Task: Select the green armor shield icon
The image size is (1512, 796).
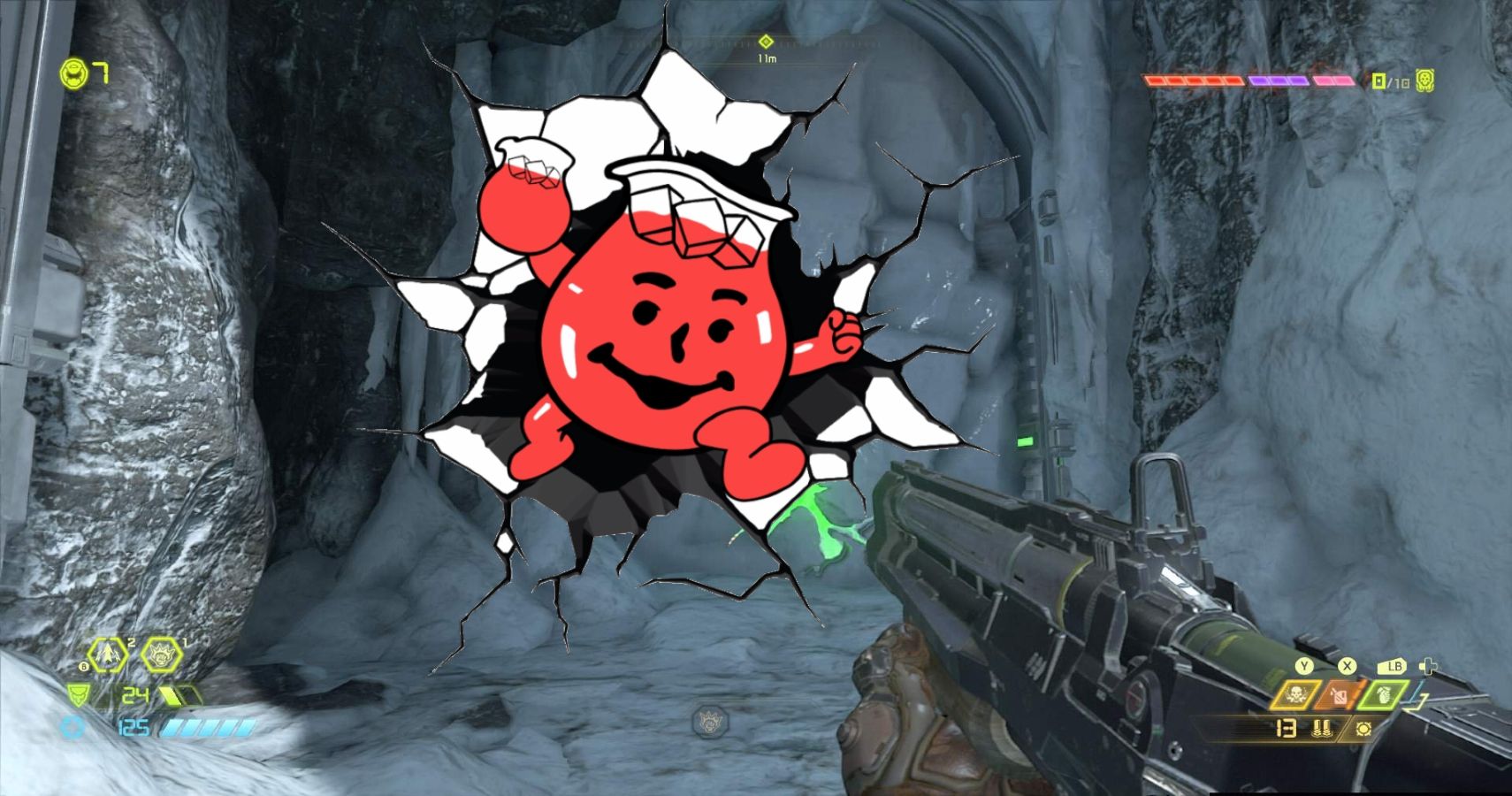Action: (77, 695)
